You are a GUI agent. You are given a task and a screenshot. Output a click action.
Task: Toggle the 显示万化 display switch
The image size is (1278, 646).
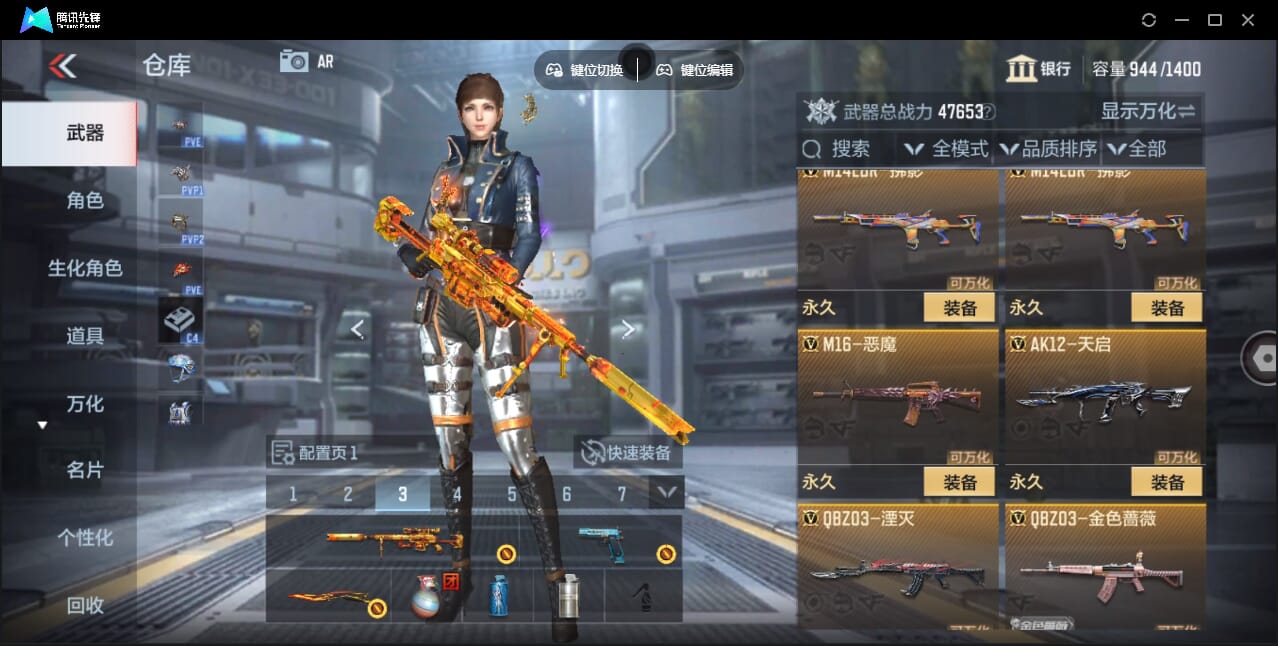pos(1148,111)
